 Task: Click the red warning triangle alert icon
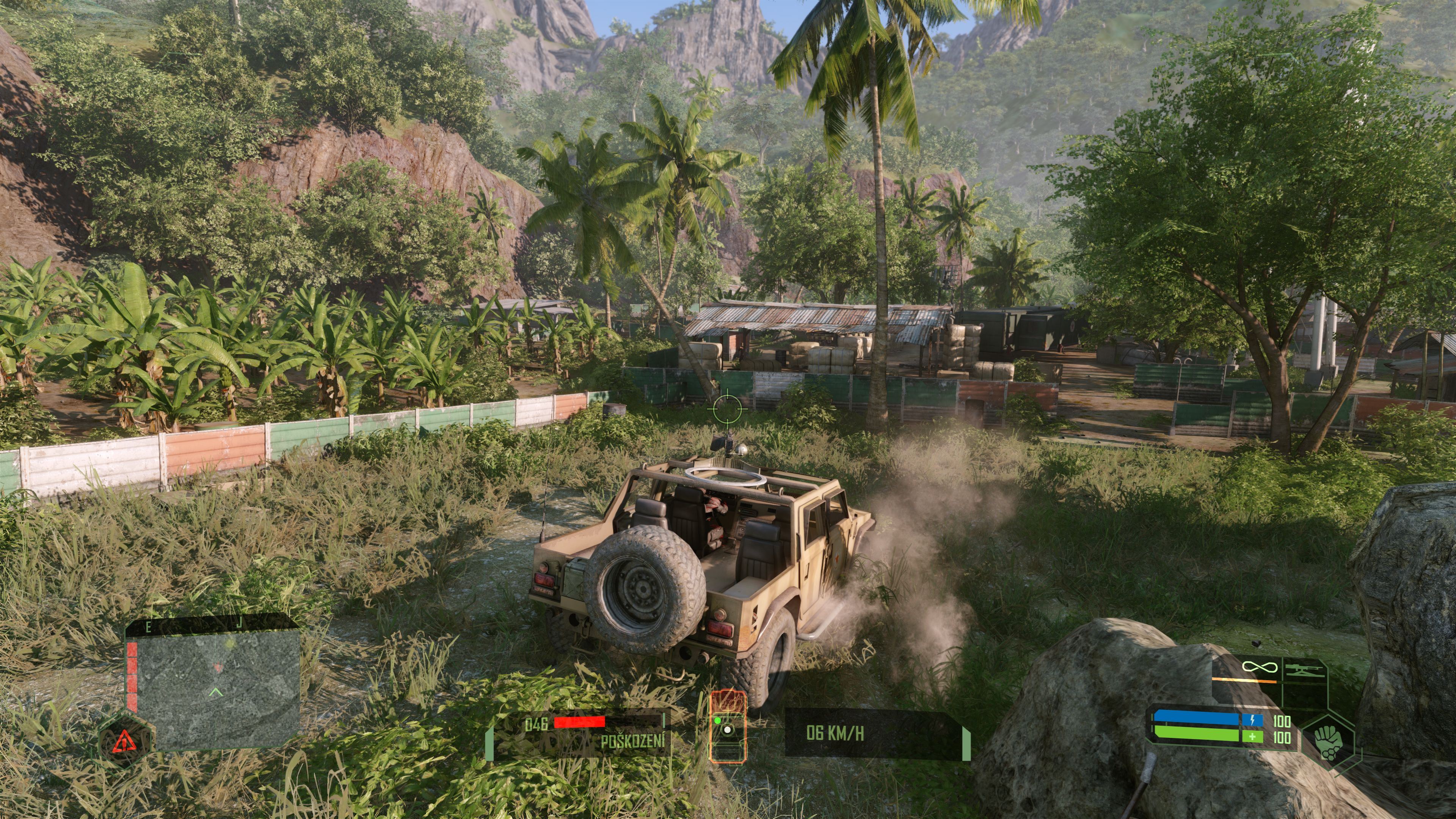[123, 741]
